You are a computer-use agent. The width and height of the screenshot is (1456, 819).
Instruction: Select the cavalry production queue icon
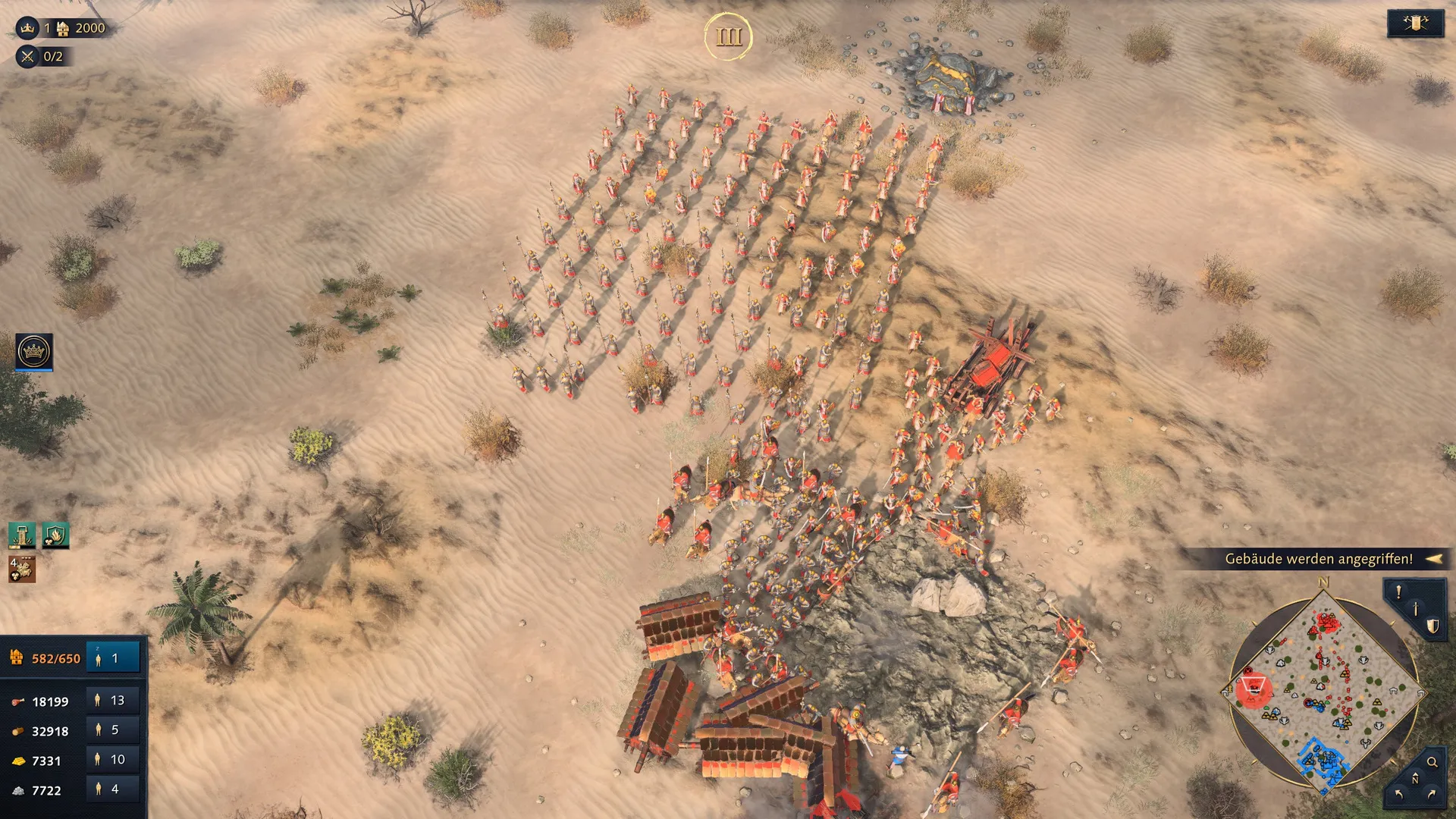point(22,569)
